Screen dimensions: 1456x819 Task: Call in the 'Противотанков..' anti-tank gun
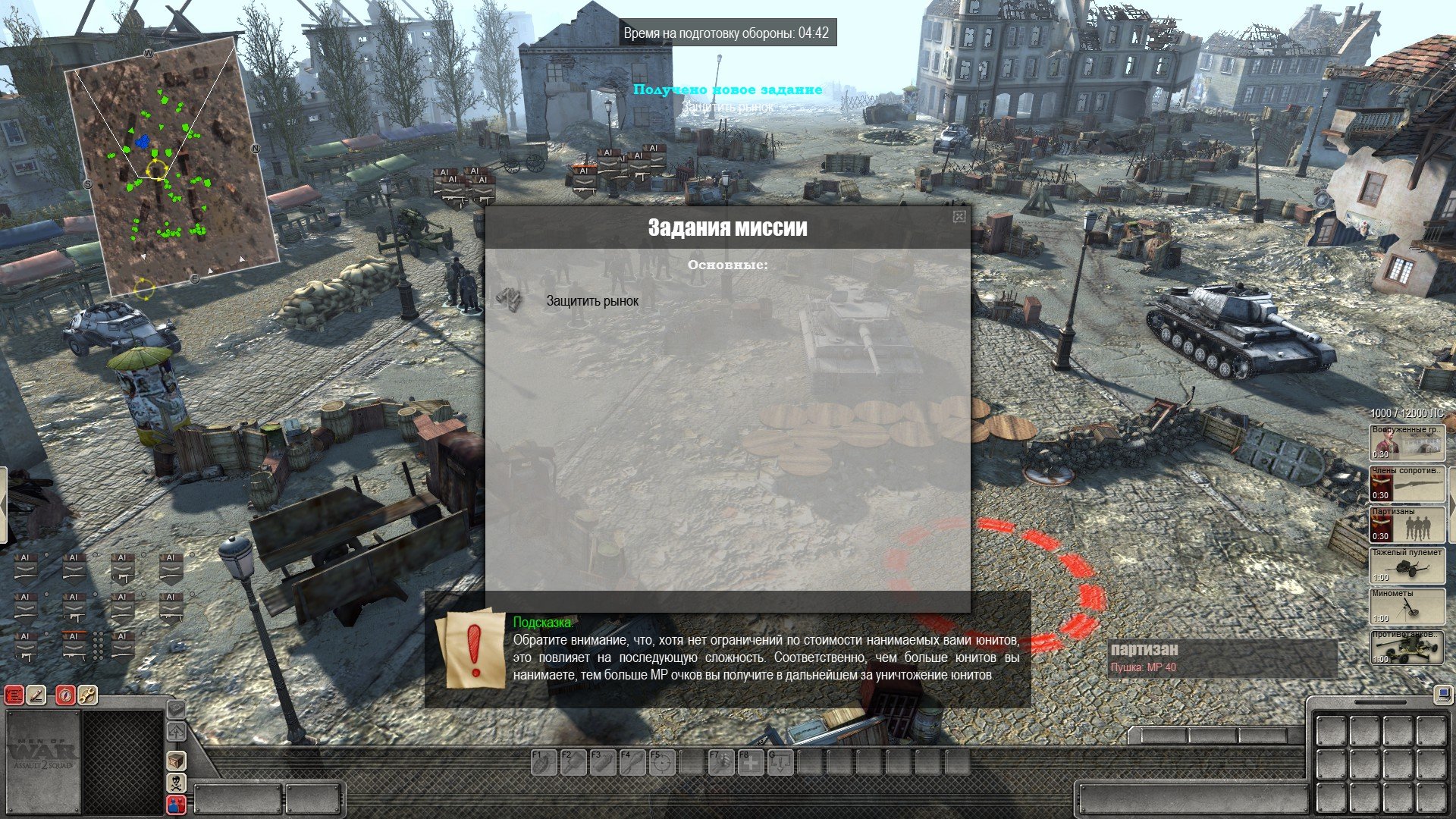[1407, 647]
